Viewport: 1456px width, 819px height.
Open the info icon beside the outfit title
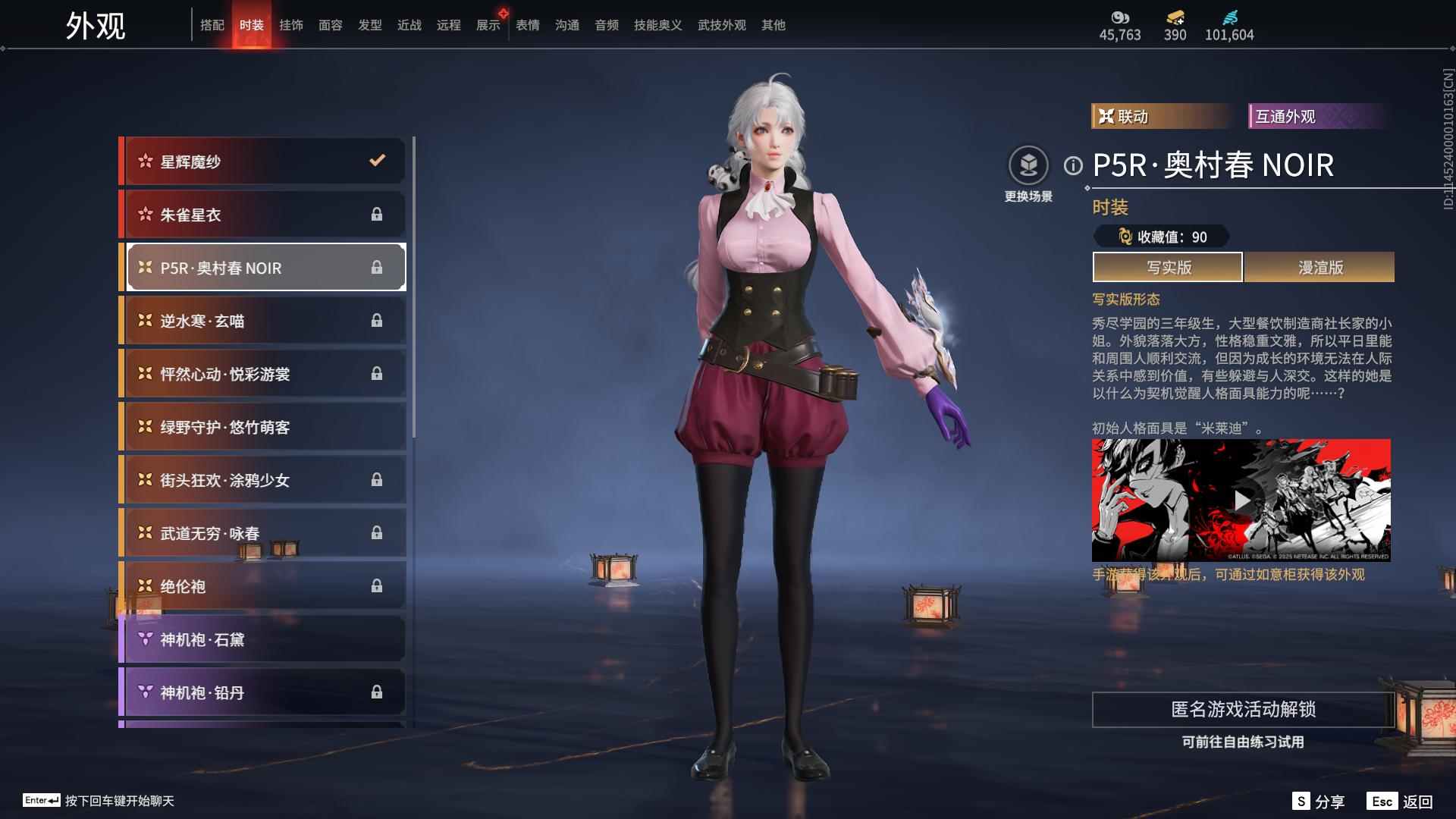point(1073,165)
